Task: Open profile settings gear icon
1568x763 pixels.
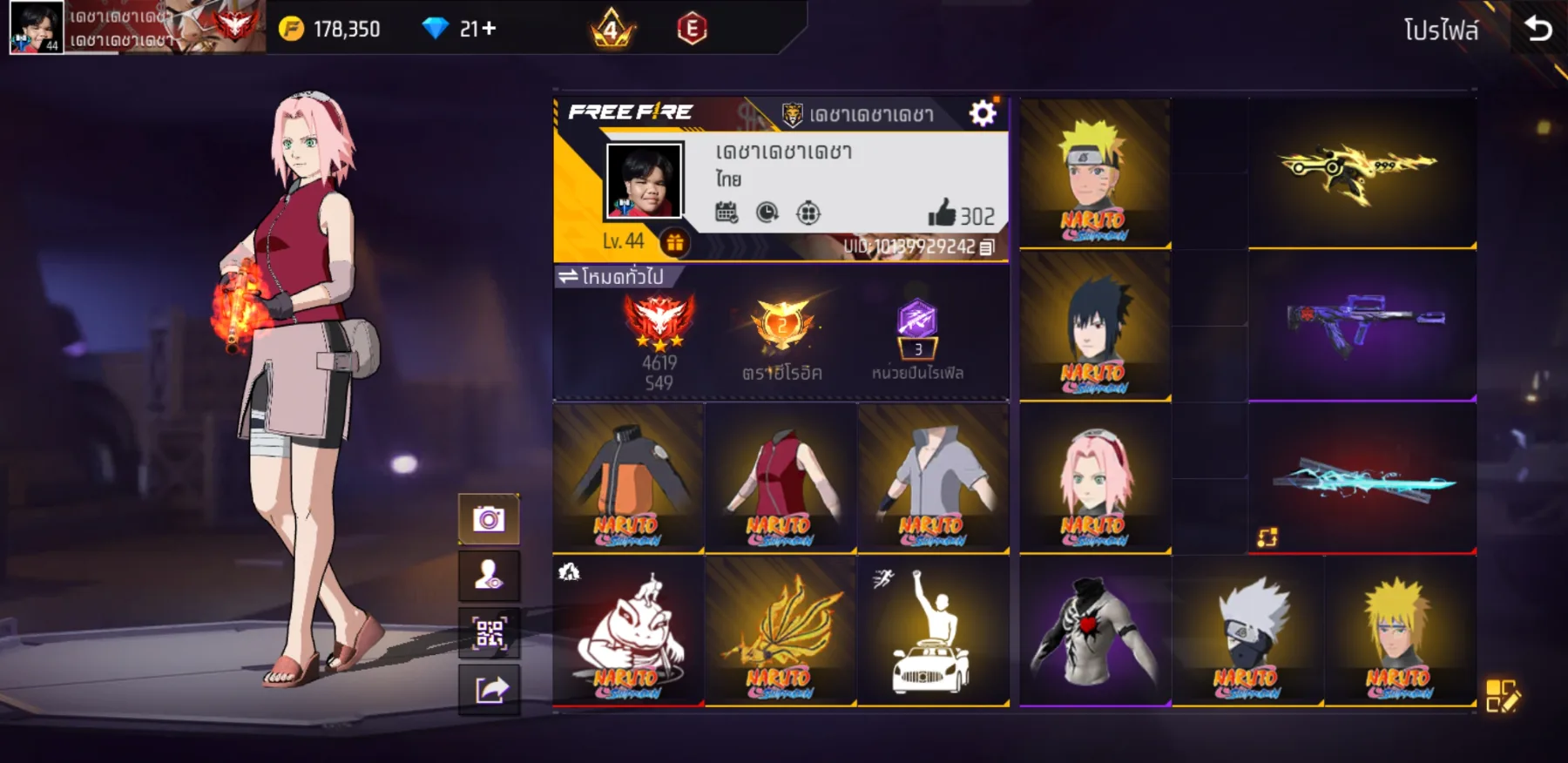Action: [x=983, y=113]
